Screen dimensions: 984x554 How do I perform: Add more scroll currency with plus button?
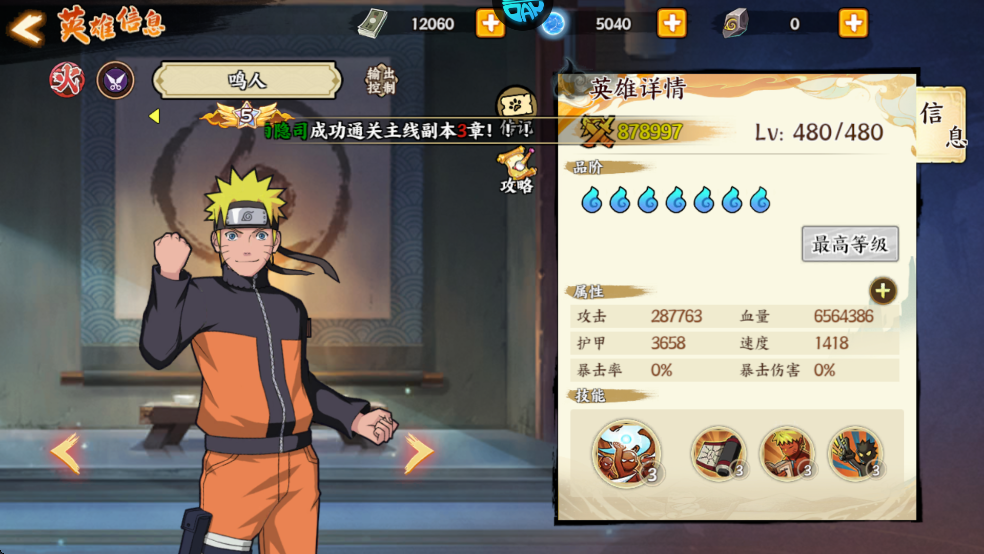(853, 23)
